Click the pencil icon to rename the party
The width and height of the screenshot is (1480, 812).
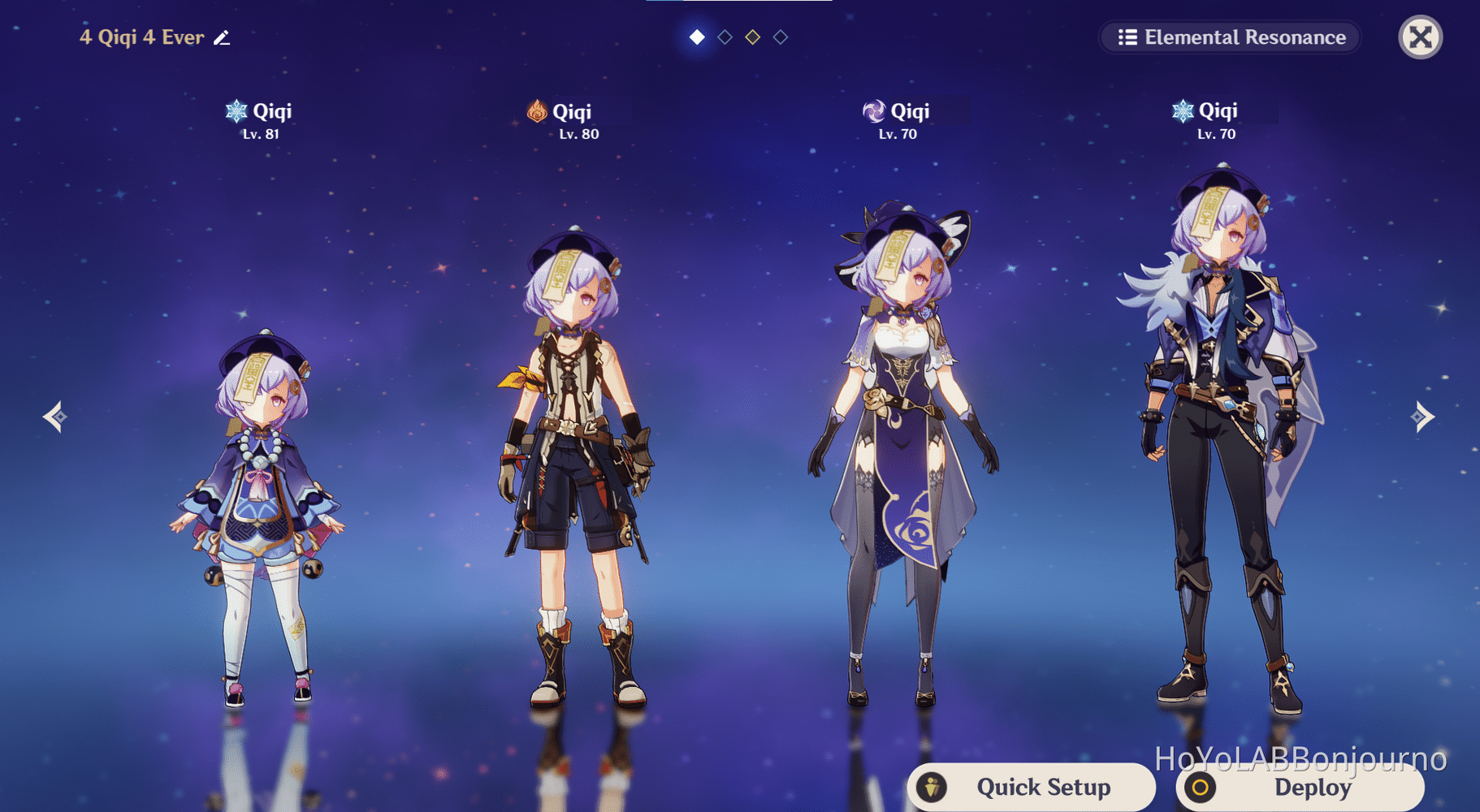click(223, 37)
